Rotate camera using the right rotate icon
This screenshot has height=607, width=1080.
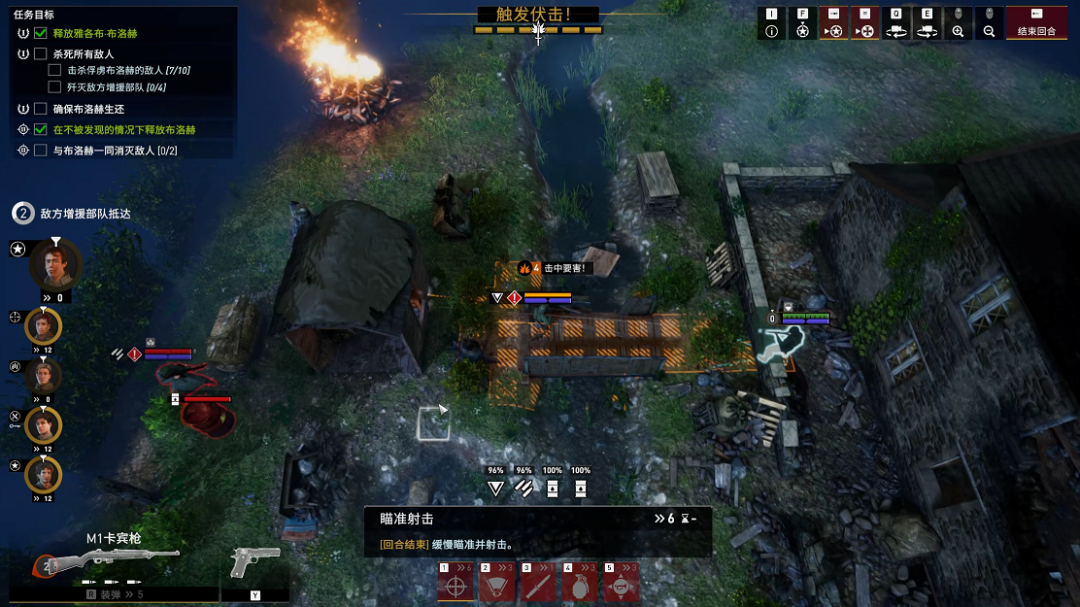point(927,31)
